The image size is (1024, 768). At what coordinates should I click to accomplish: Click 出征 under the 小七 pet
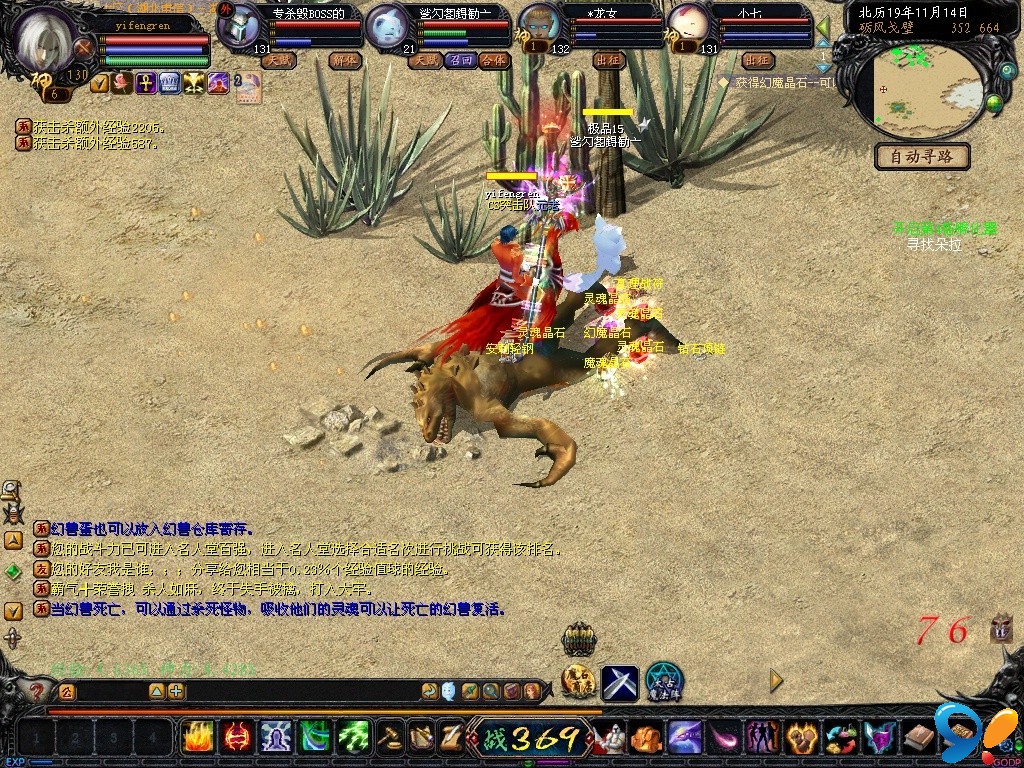point(759,60)
